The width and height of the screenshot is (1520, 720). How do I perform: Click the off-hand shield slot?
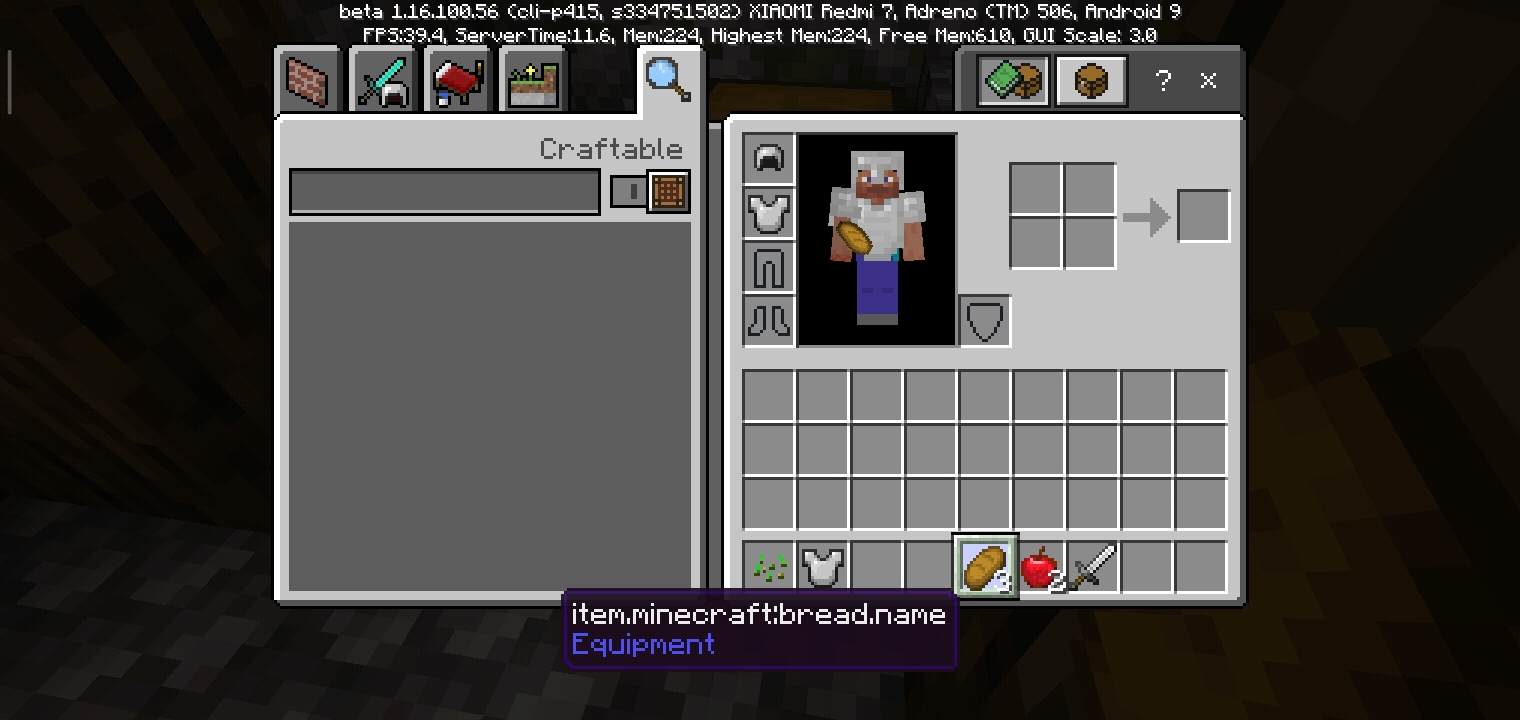pos(985,321)
